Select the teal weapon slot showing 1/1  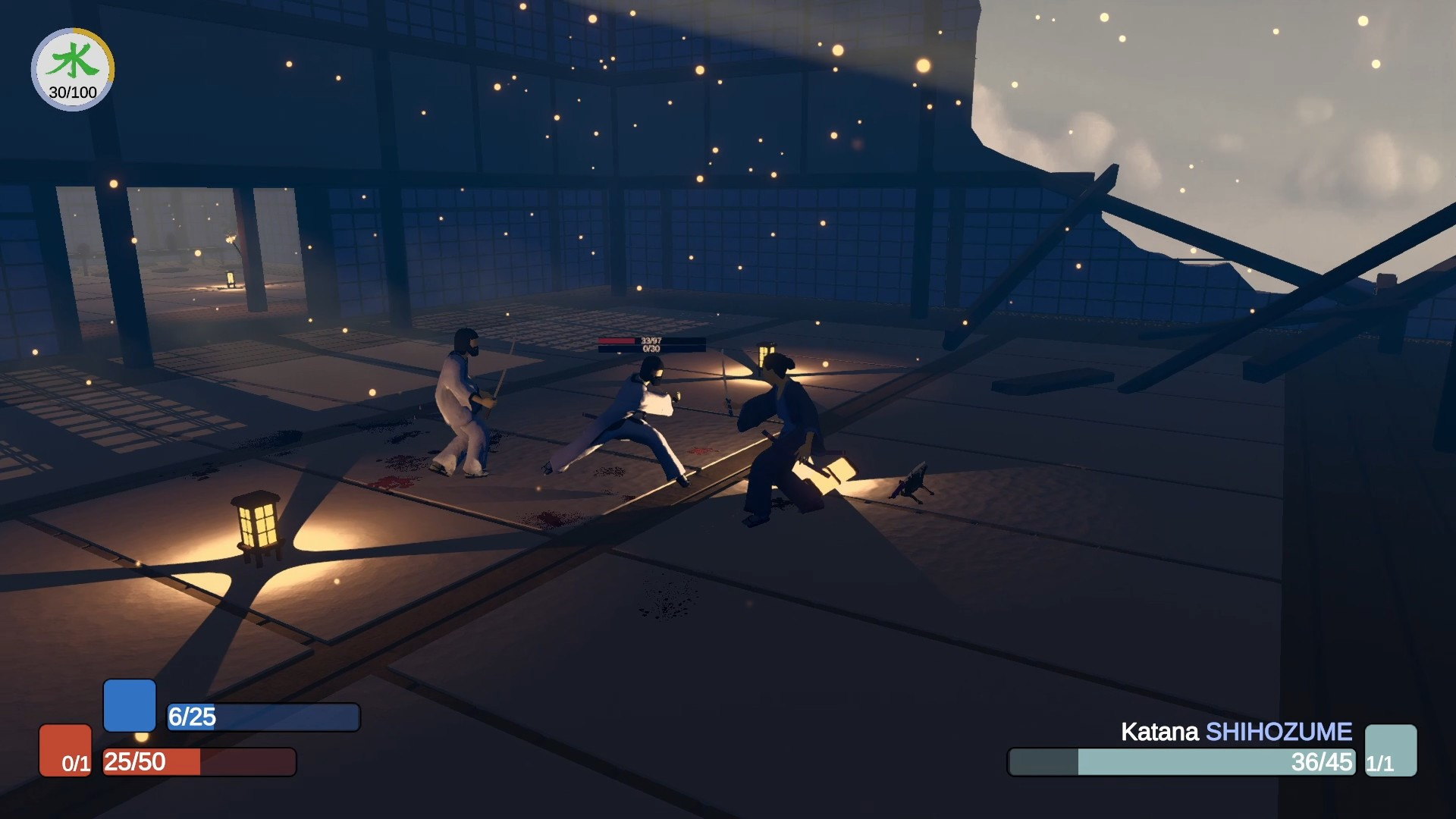click(x=1390, y=750)
